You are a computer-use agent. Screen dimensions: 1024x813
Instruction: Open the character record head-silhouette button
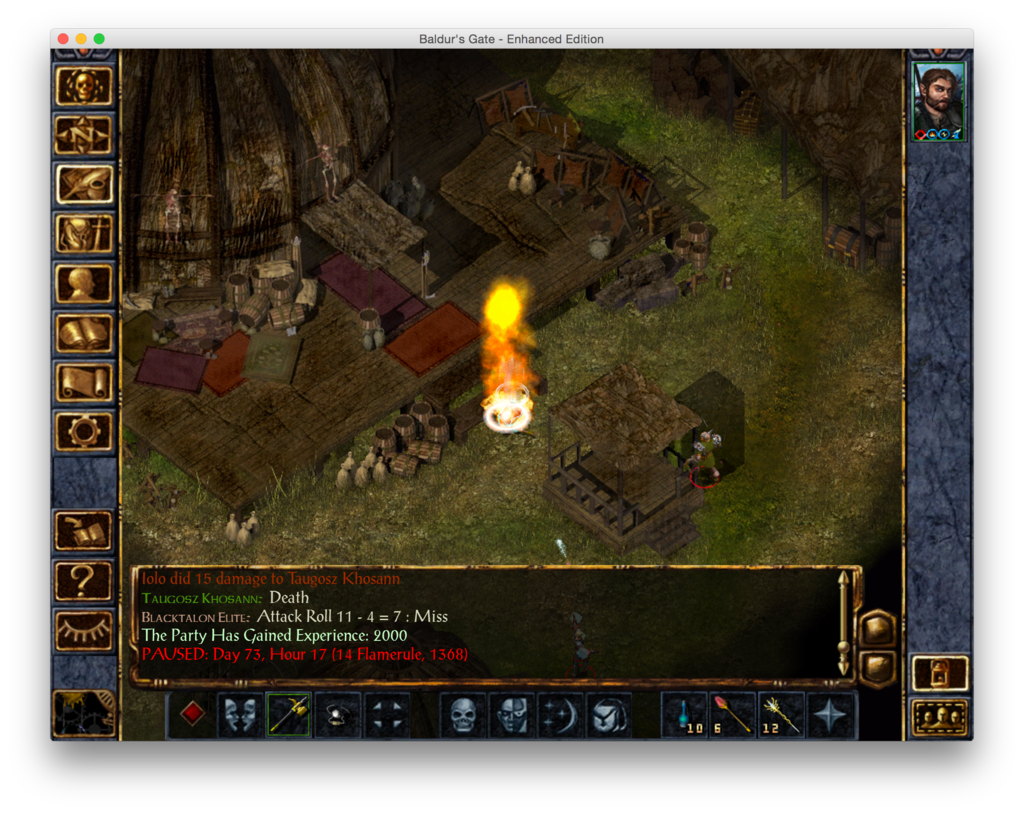click(x=84, y=283)
